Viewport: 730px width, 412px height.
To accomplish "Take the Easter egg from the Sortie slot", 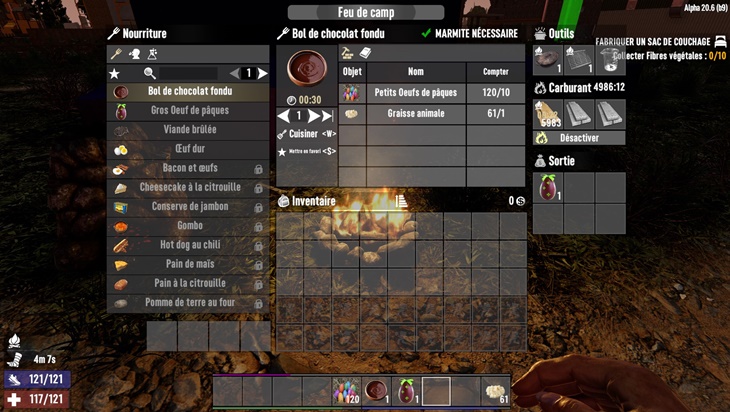I will coord(548,187).
